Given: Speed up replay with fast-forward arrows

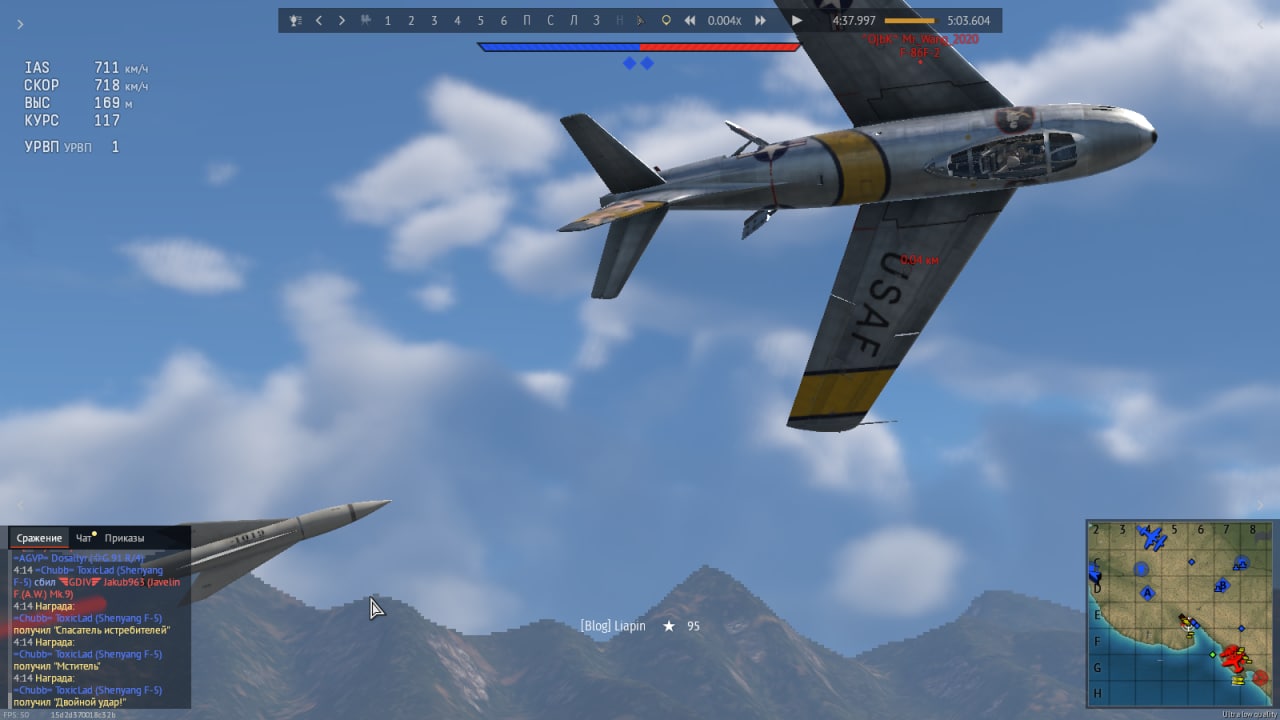Looking at the screenshot, I should pyautogui.click(x=760, y=20).
